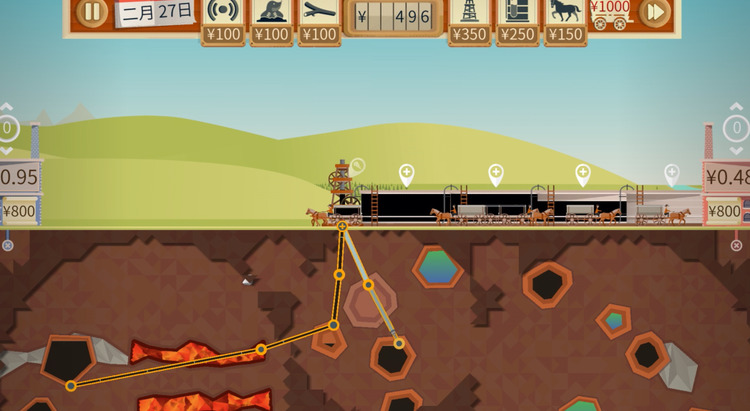This screenshot has height=411, width=750.
Task: Purchase the pipe item for ¥100
Action: pos(319,12)
